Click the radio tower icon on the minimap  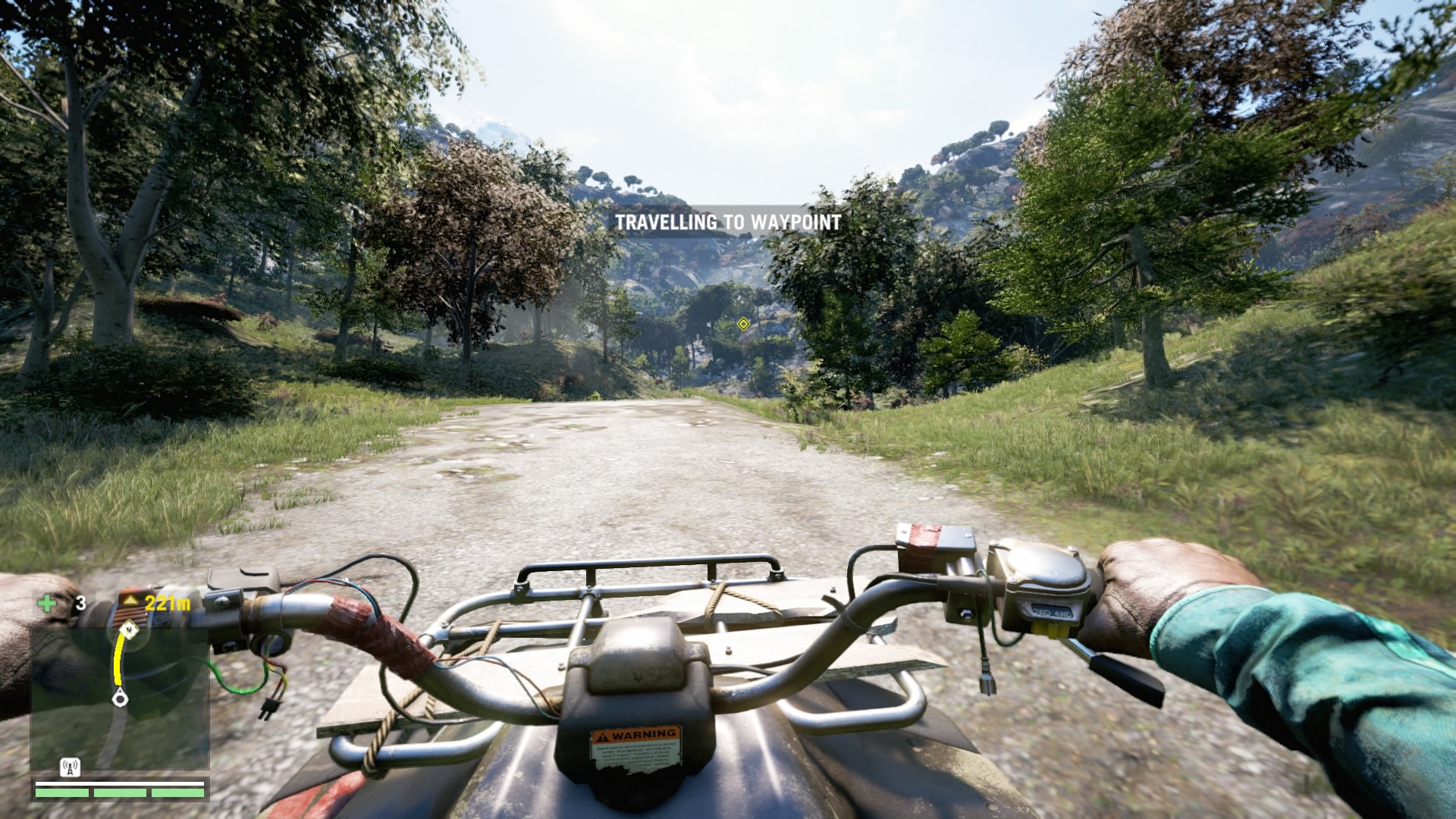tap(69, 767)
